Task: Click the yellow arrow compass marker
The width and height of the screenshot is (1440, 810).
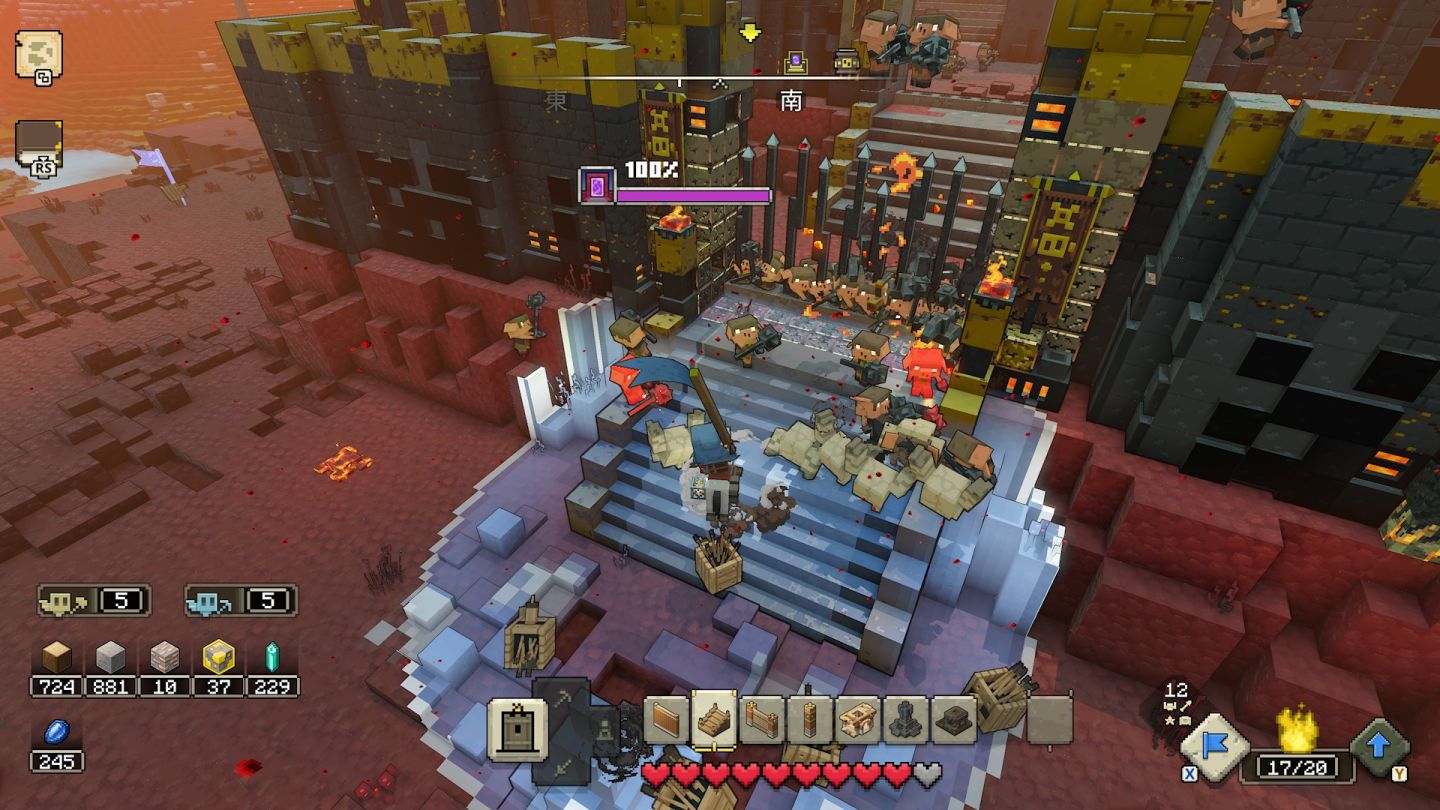Action: coord(749,33)
